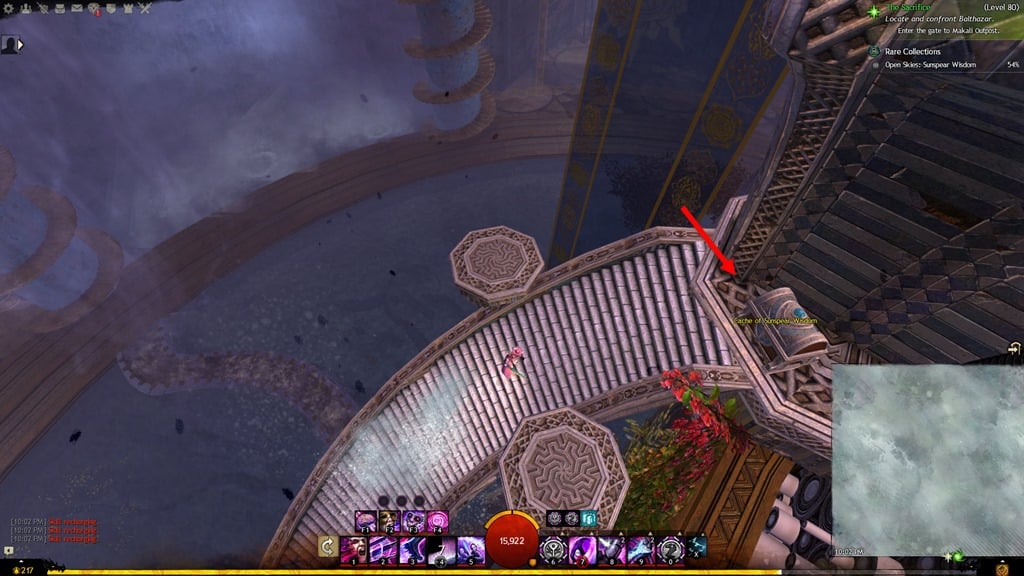The height and width of the screenshot is (576, 1024).
Task: Open the Rare Collections tracker entry
Action: pos(913,51)
